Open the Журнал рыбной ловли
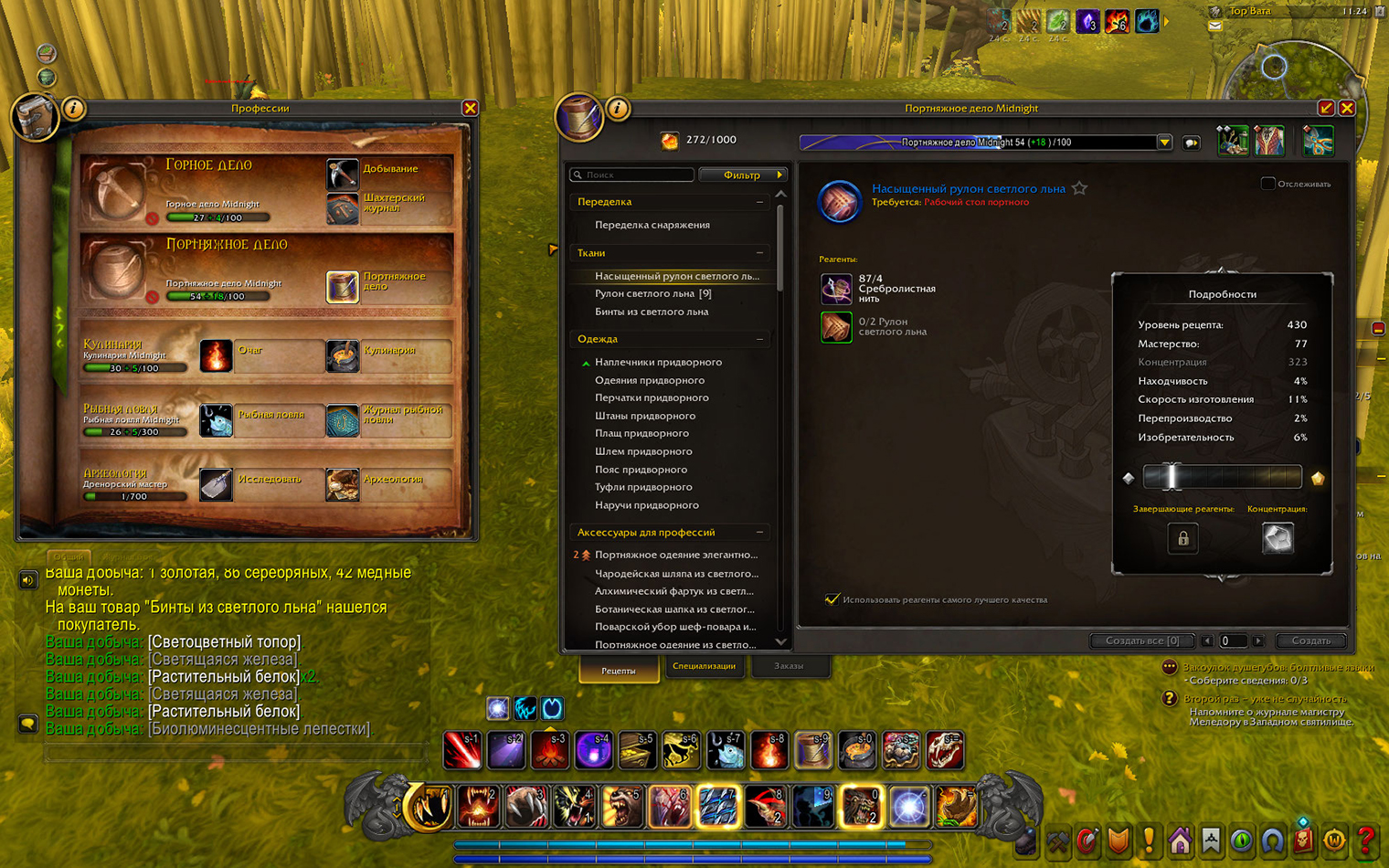 point(343,420)
